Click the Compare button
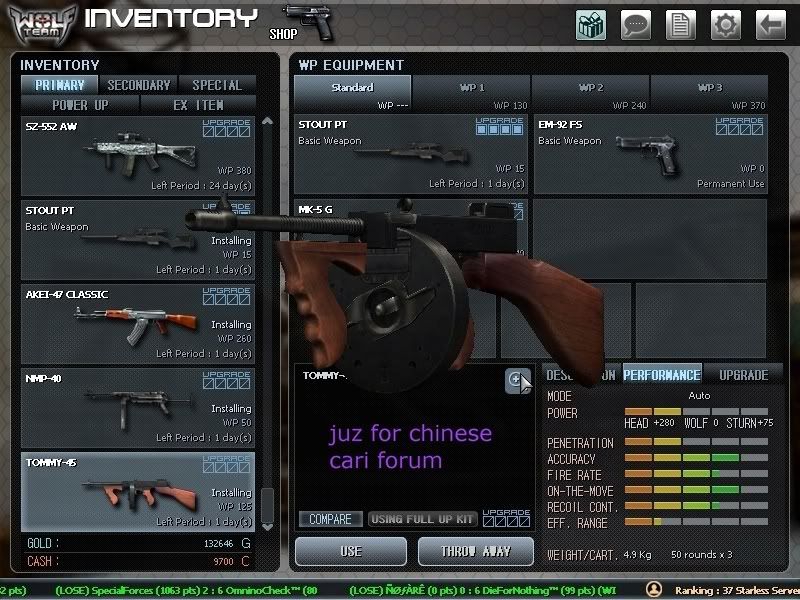 tap(330, 519)
